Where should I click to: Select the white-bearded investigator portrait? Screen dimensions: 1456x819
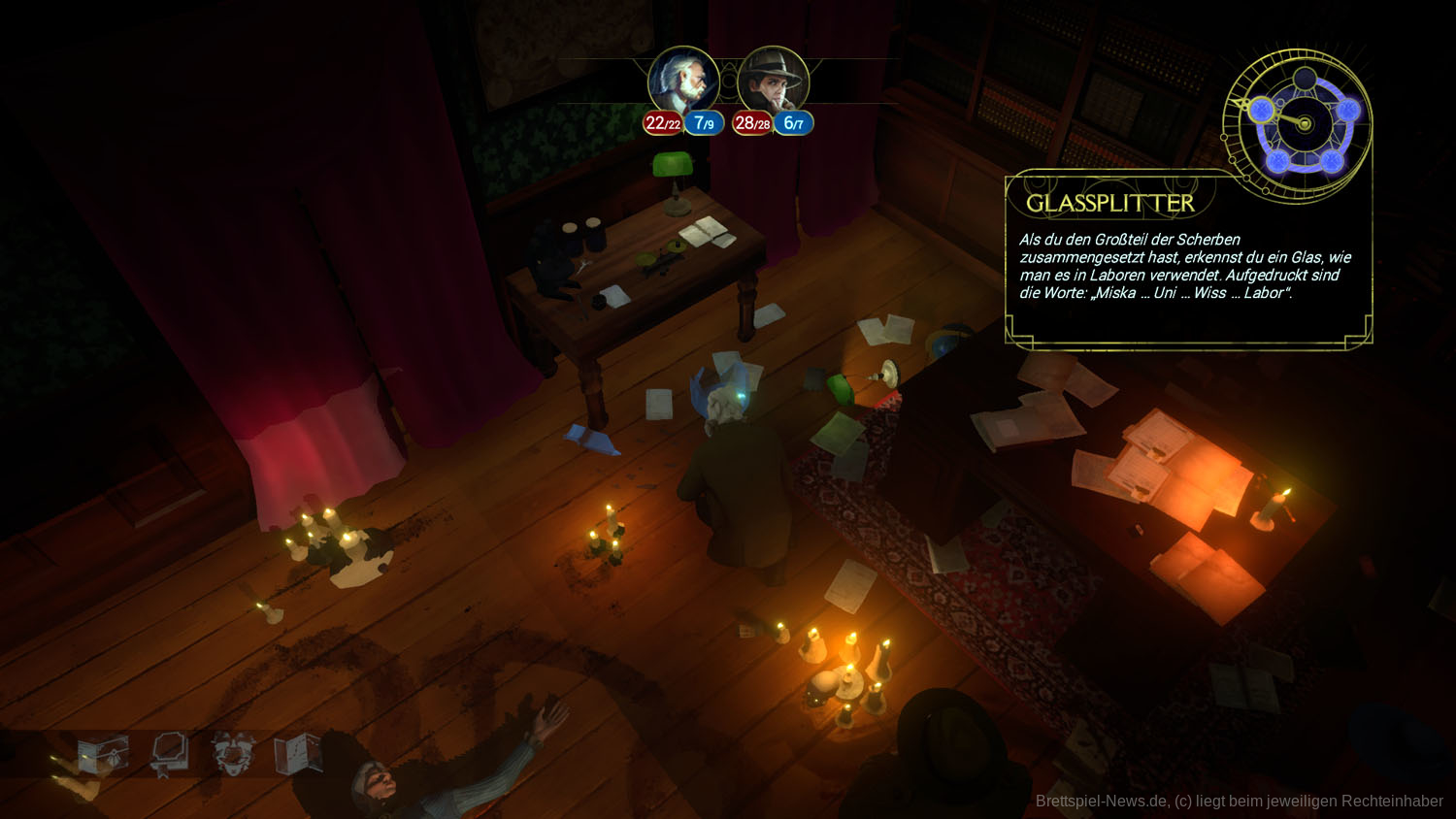(x=683, y=82)
